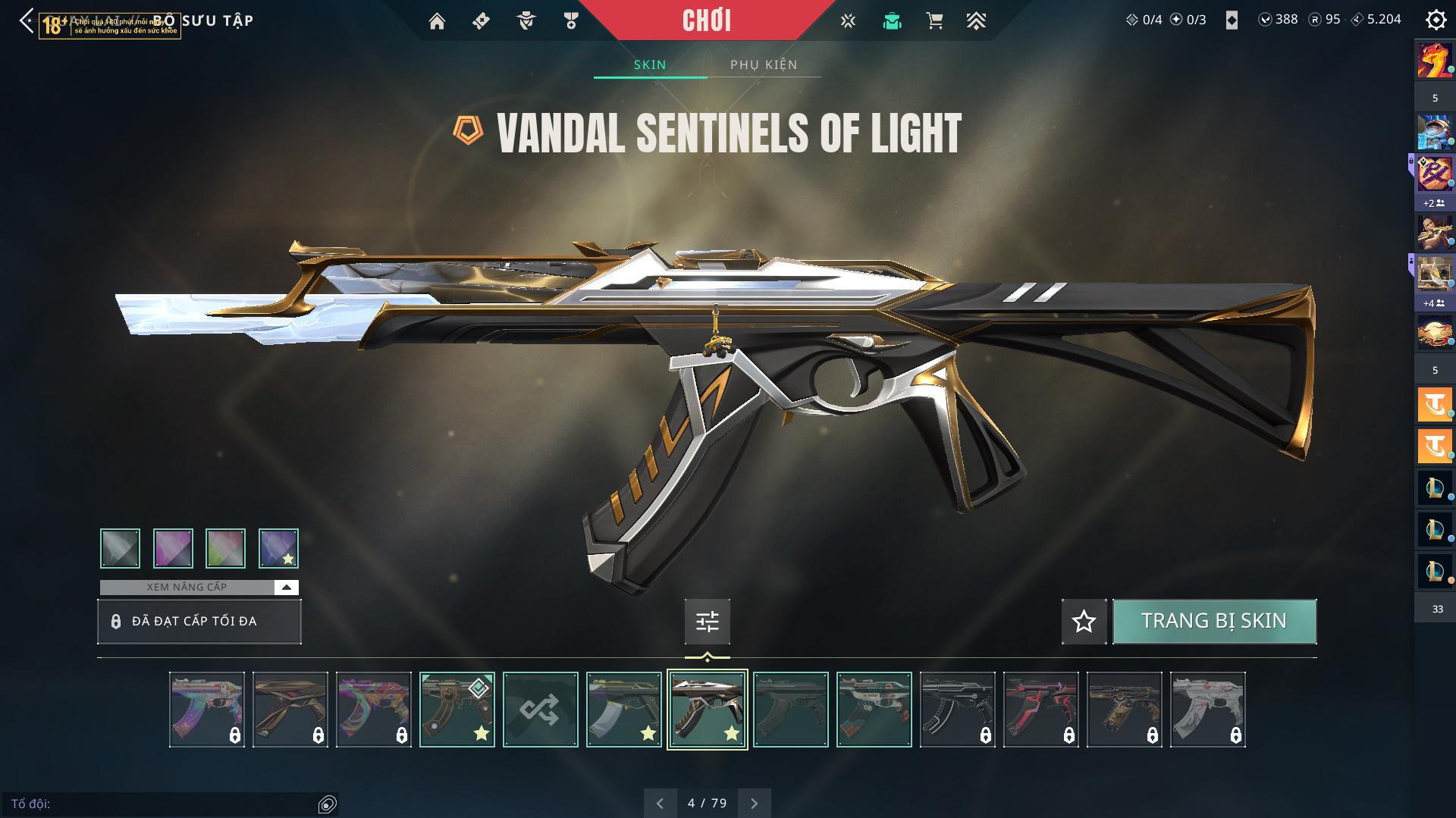The image size is (1456, 818).
Task: Click the CHƠI play button
Action: (706, 20)
